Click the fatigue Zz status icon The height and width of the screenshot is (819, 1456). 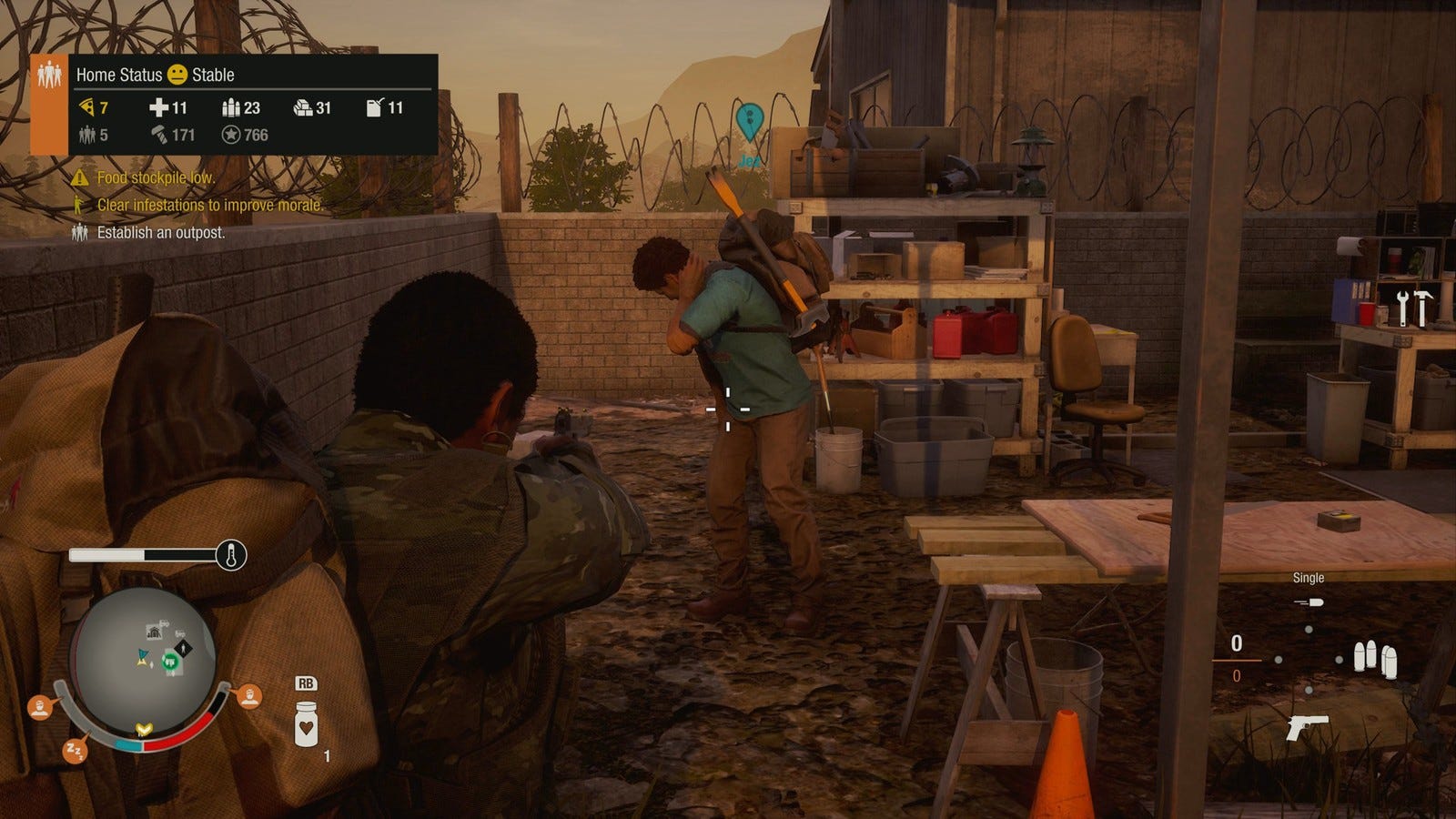point(75,751)
